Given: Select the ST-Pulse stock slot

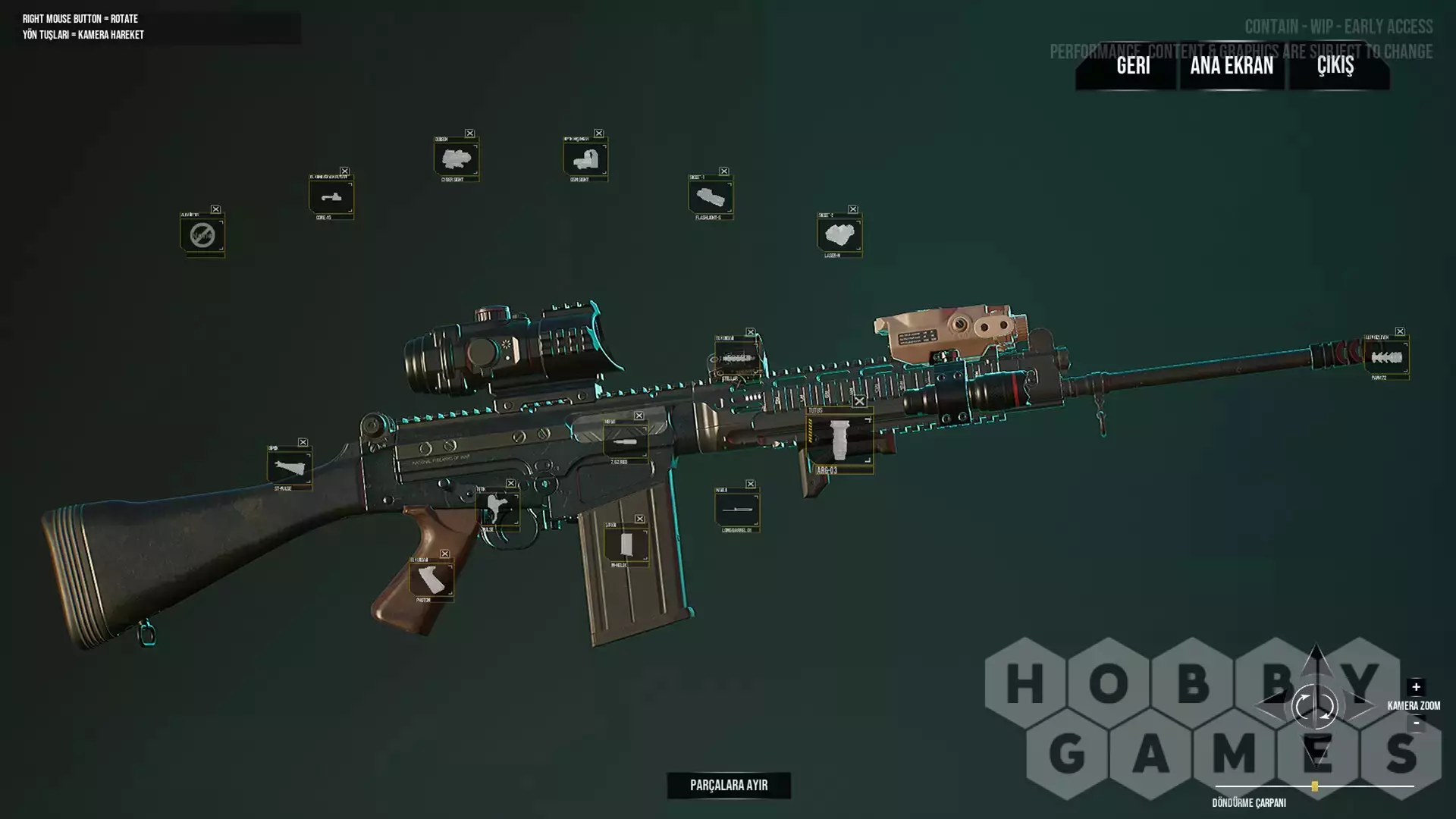Looking at the screenshot, I should point(289,468).
